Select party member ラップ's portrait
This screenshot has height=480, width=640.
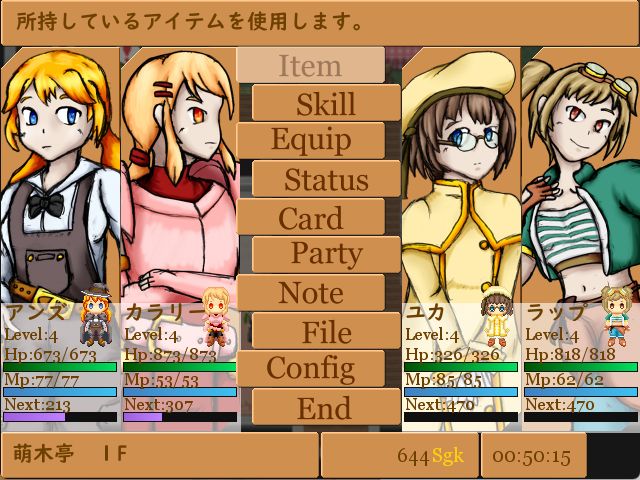(x=580, y=170)
